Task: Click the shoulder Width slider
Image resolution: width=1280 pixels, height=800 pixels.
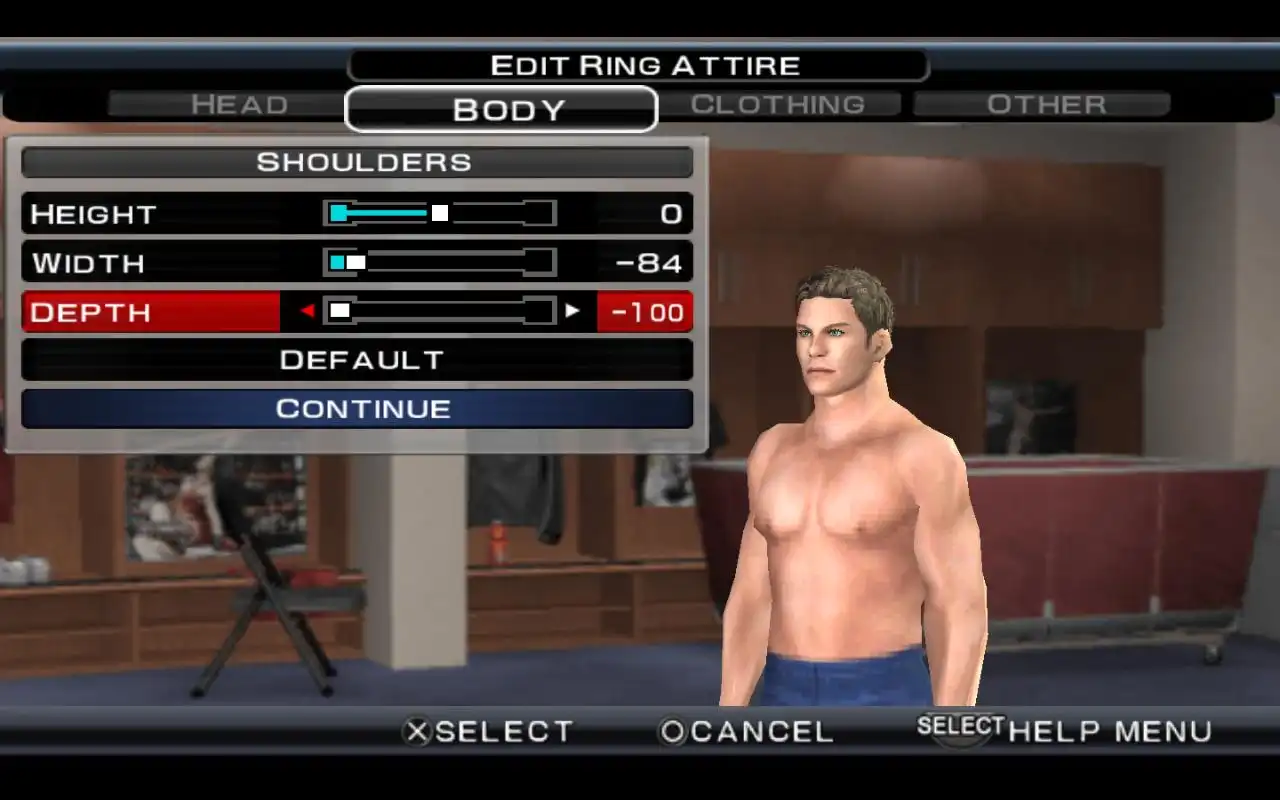Action: click(440, 262)
